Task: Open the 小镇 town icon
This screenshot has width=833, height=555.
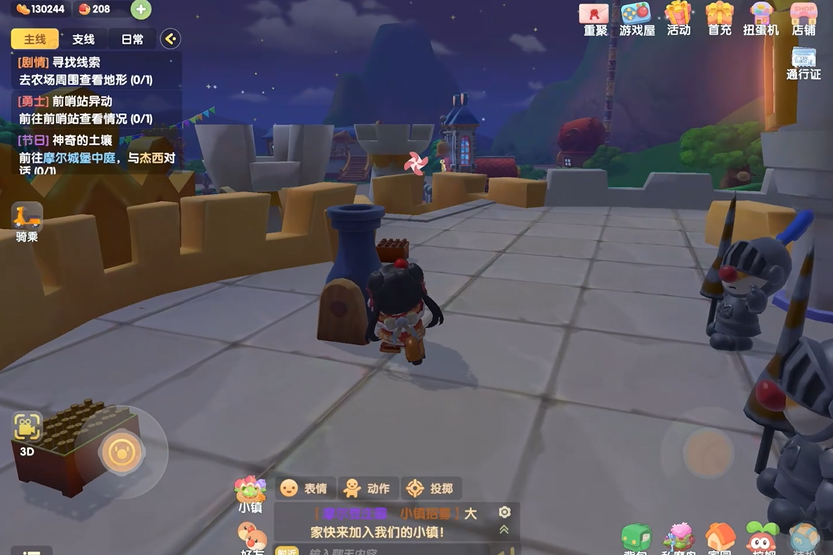Action: [249, 494]
